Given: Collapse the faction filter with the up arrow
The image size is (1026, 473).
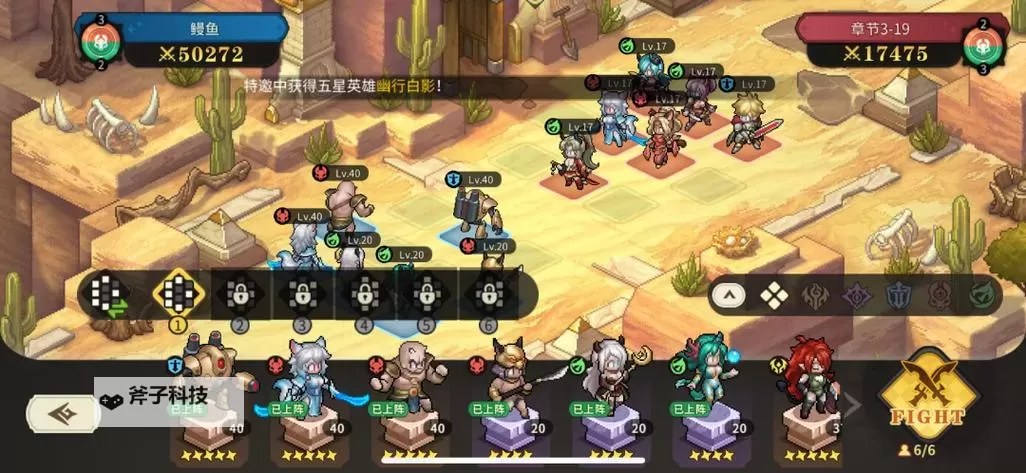Looking at the screenshot, I should [729, 295].
